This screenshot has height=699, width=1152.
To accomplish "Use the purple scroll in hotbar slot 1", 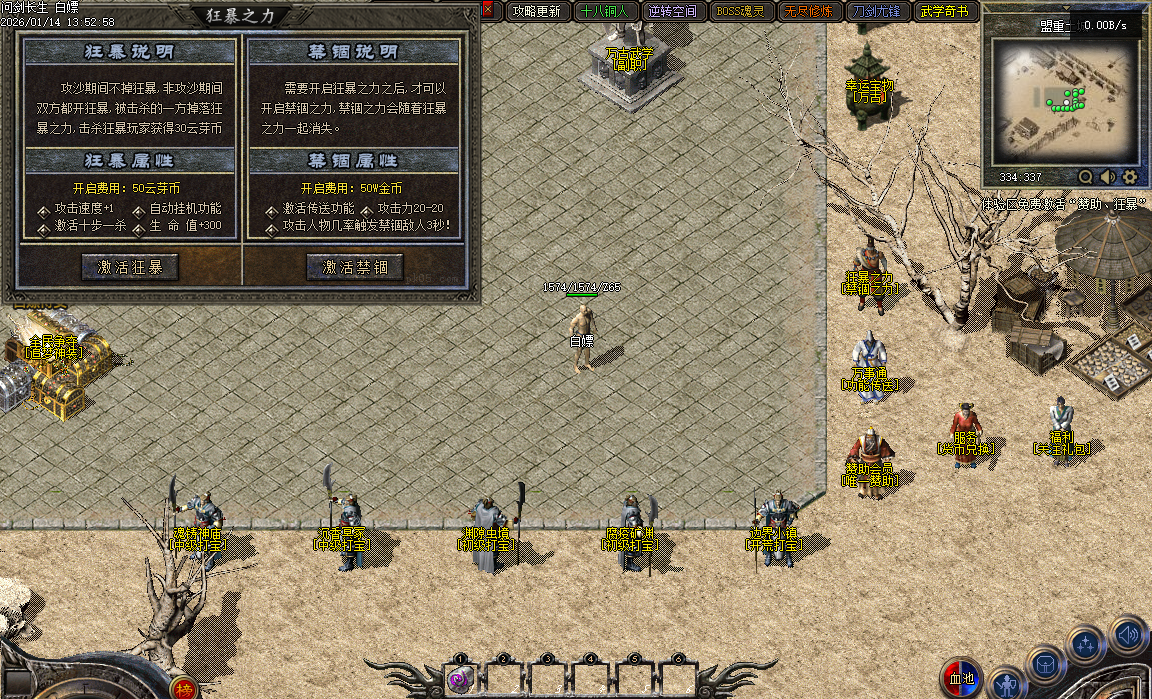I will coord(460,680).
